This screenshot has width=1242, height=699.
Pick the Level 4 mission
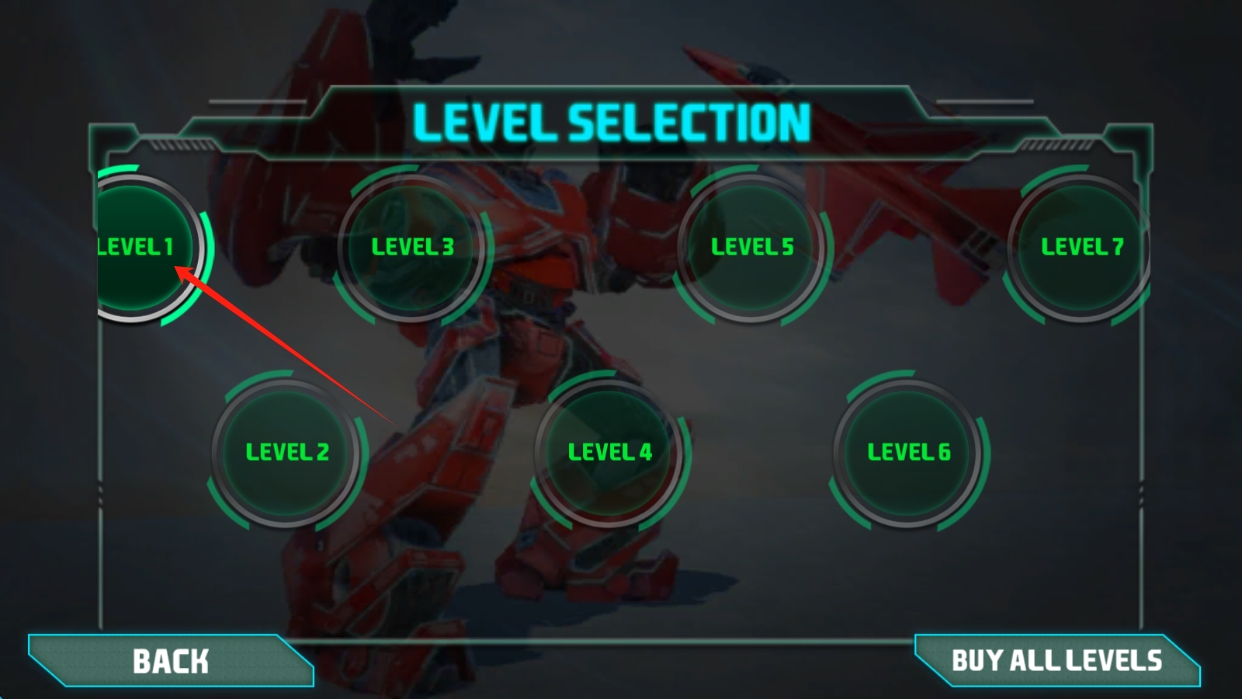(x=610, y=452)
